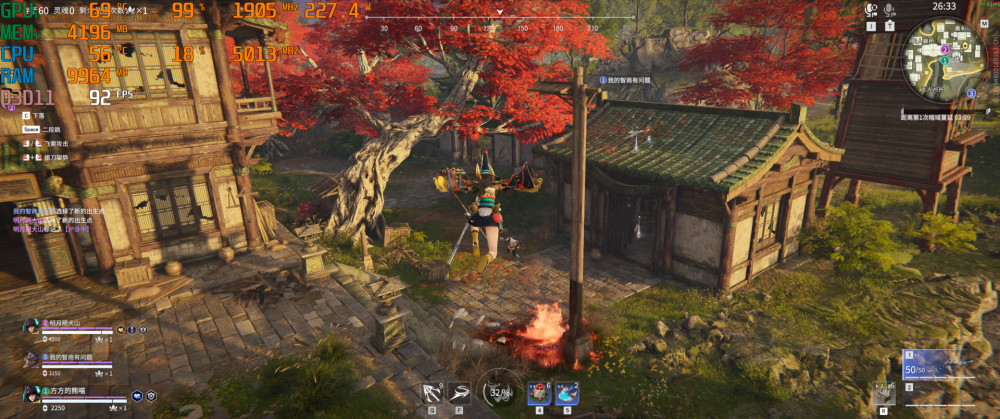This screenshot has height=419, width=1000.
Task: Toggle the team voice speaker icon
Action: coord(871,10)
